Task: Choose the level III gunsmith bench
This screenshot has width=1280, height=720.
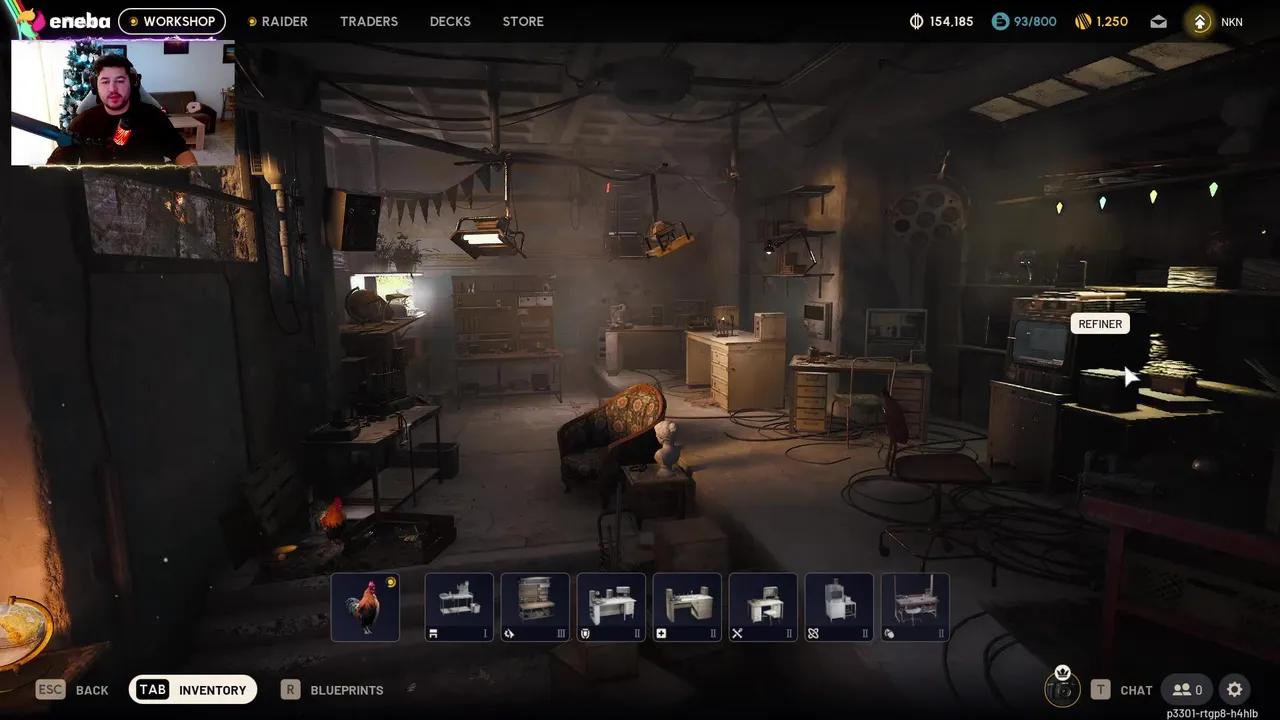Action: pos(535,606)
